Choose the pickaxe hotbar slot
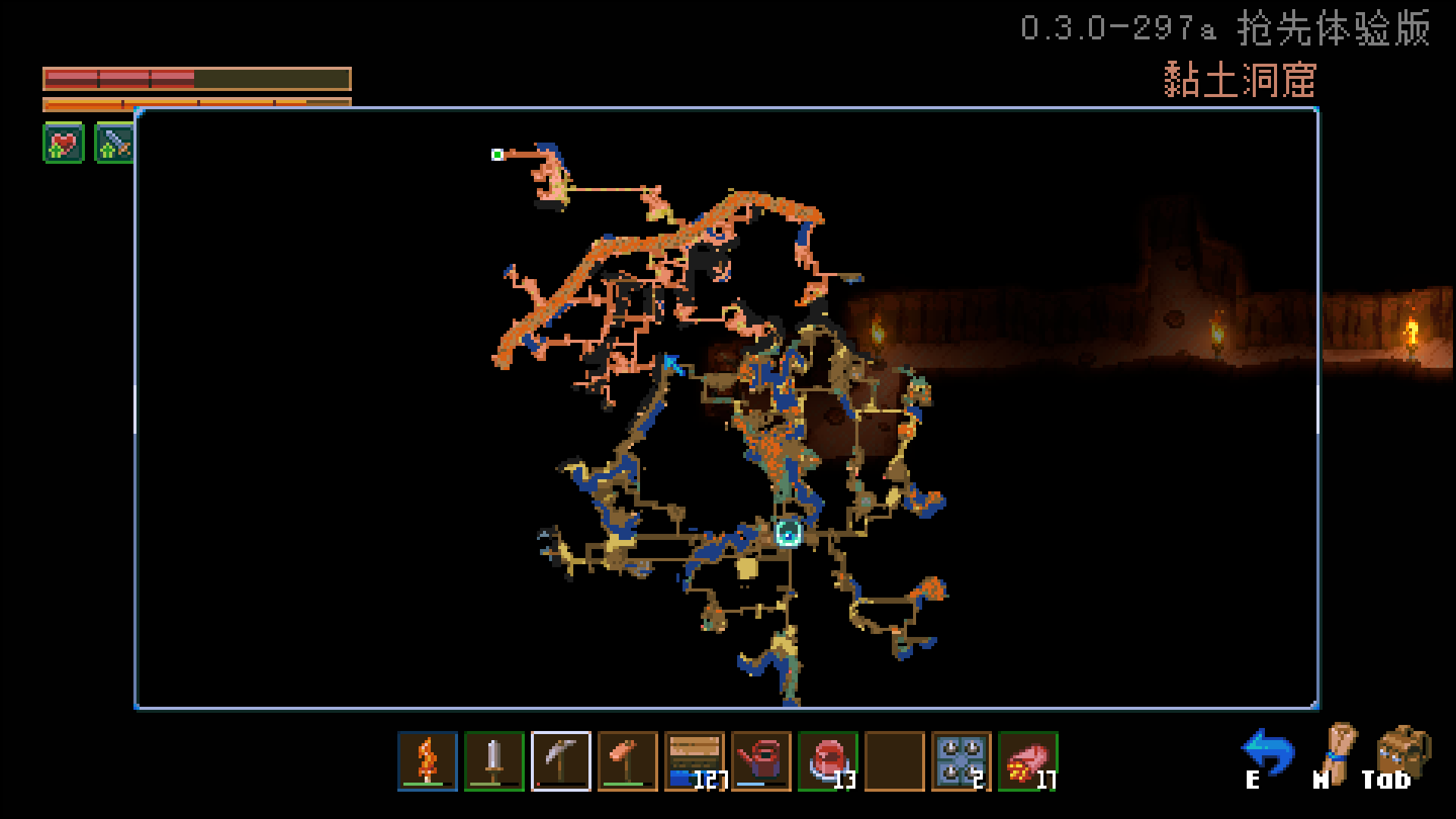This screenshot has width=1456, height=819. [x=561, y=761]
